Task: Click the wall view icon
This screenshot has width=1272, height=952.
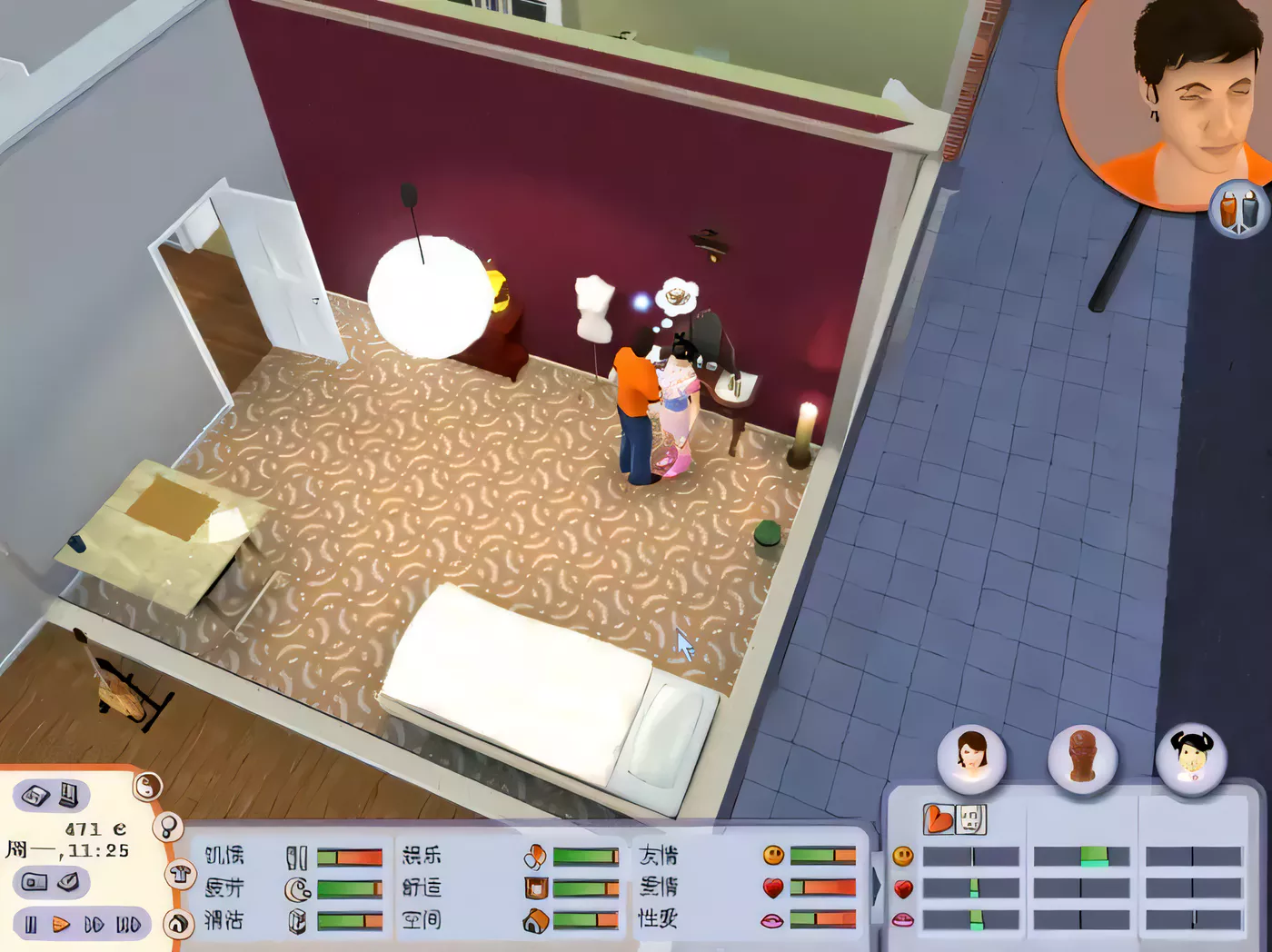Action: tap(70, 796)
